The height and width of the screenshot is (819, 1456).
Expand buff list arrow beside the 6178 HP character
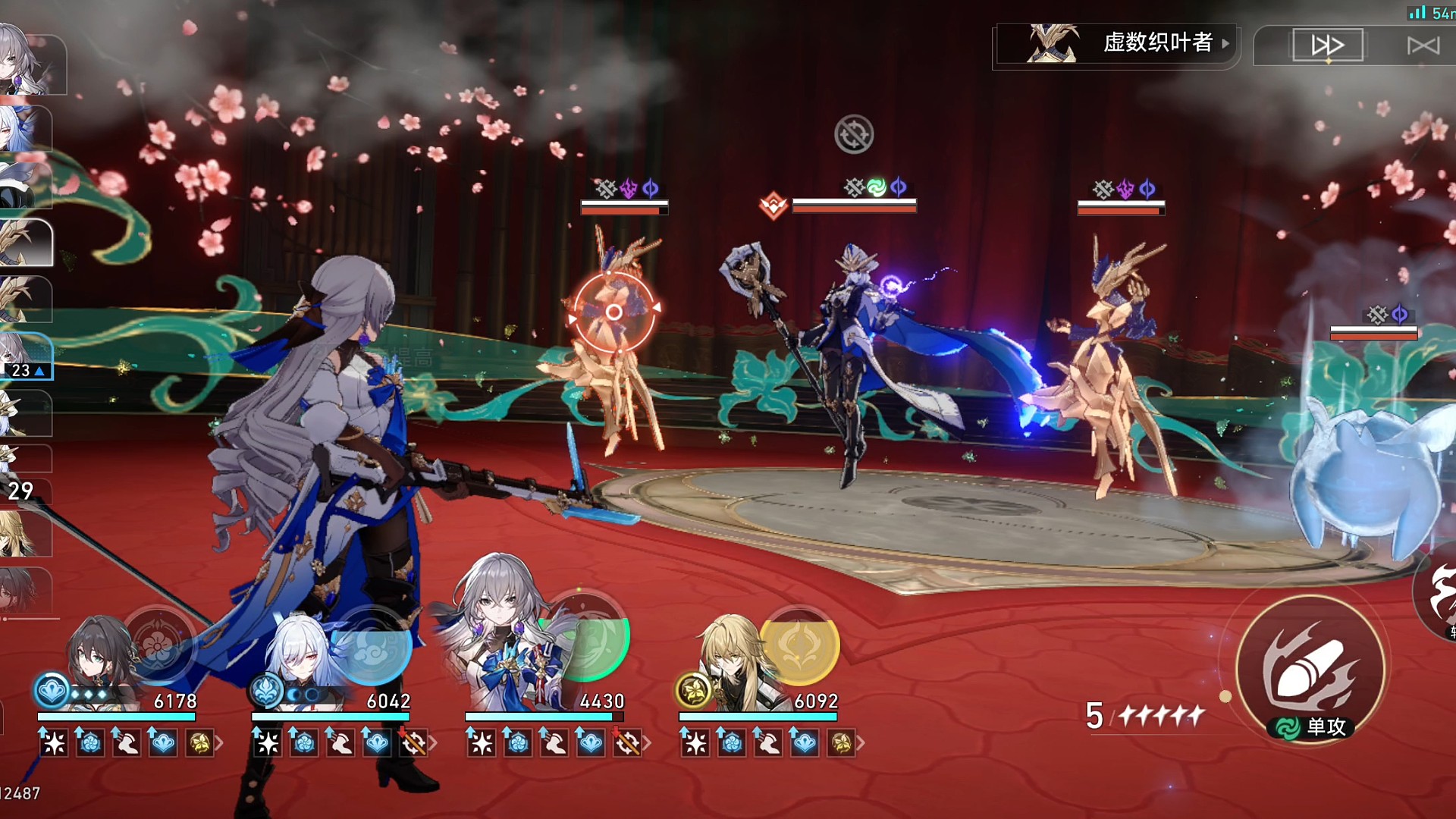coord(219,743)
